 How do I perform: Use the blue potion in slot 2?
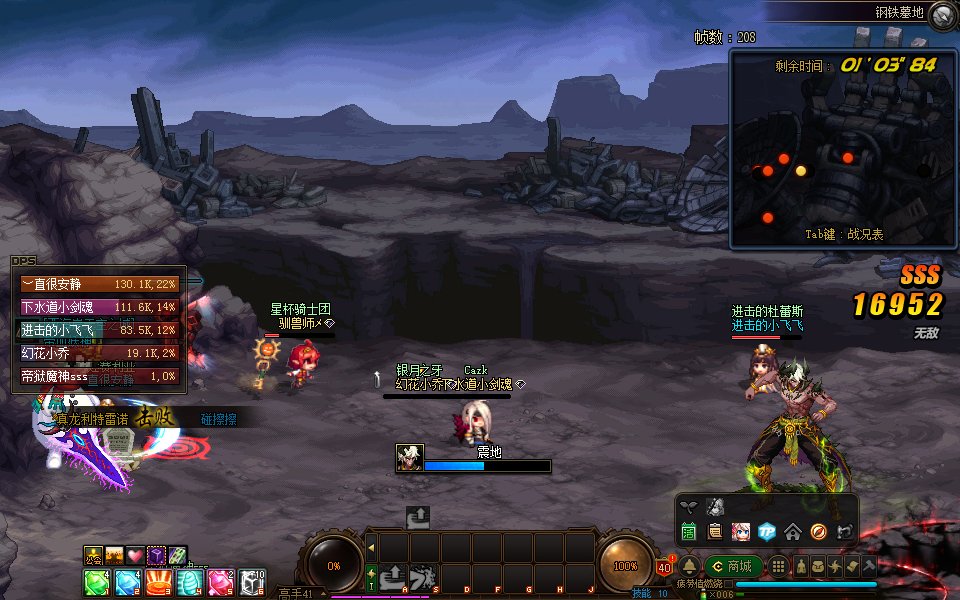tap(127, 582)
